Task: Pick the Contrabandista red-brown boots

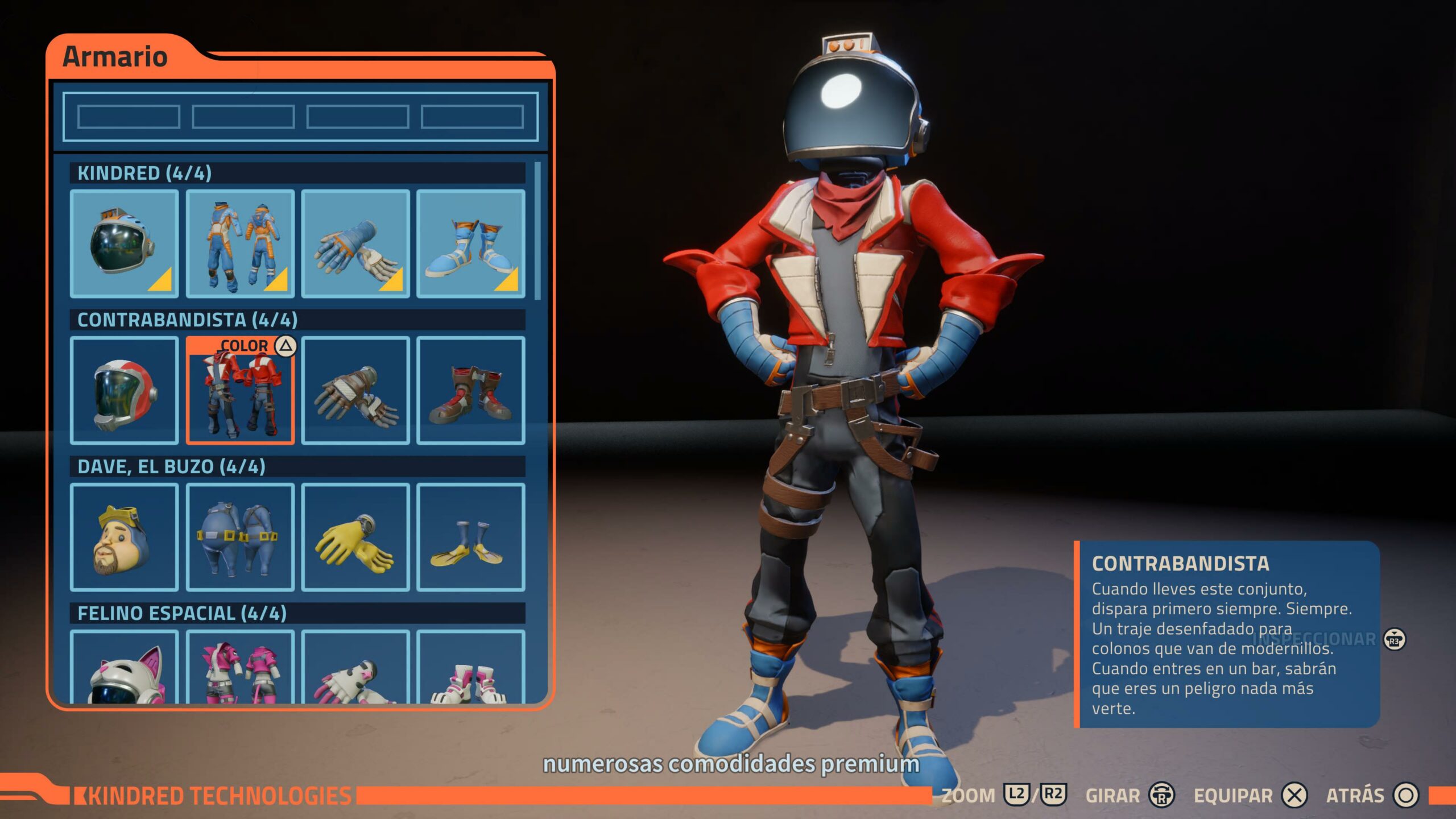Action: click(470, 390)
